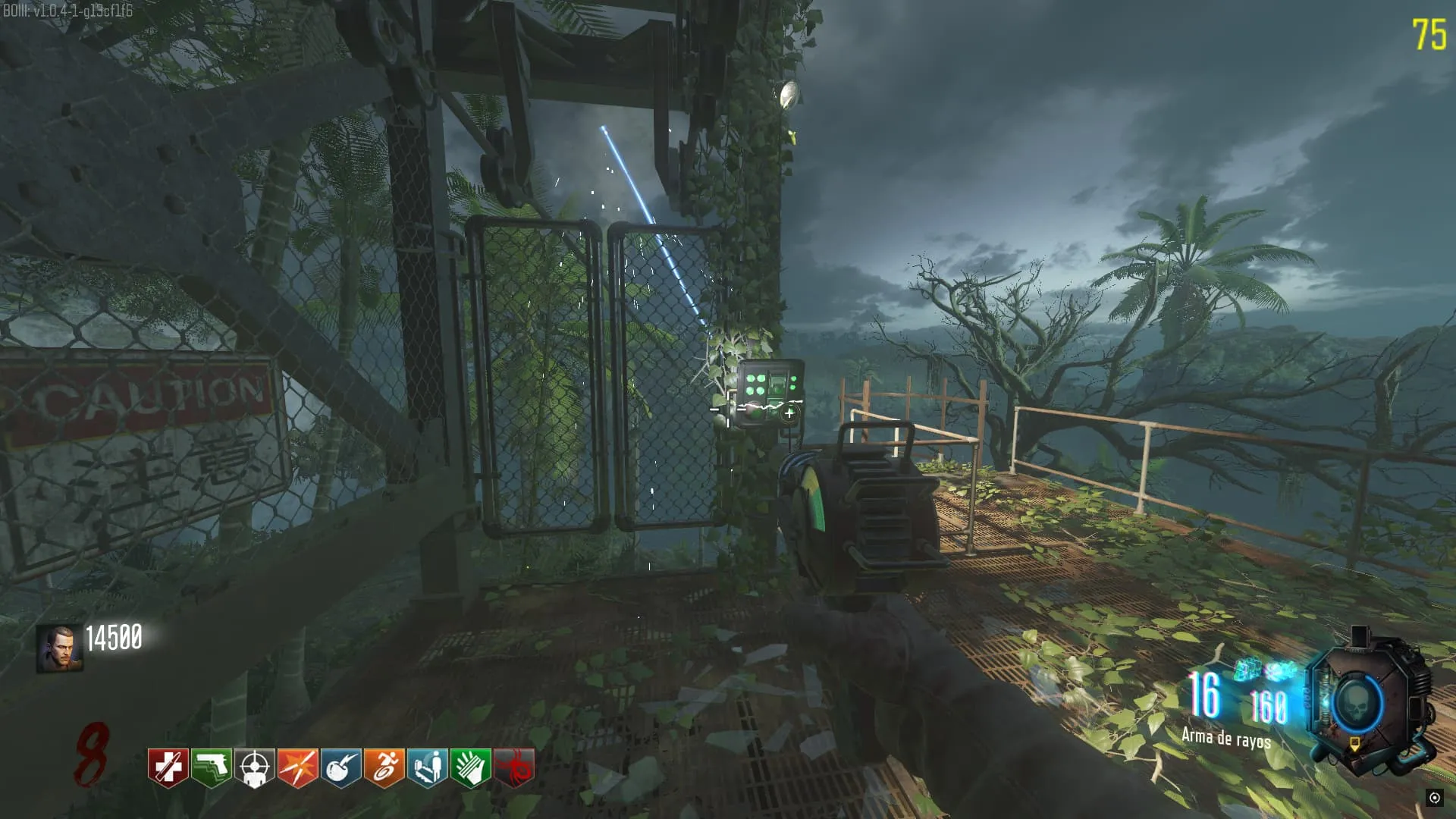This screenshot has width=1456, height=819.
Task: Click the Juggernog perk icon
Action: coord(168,767)
